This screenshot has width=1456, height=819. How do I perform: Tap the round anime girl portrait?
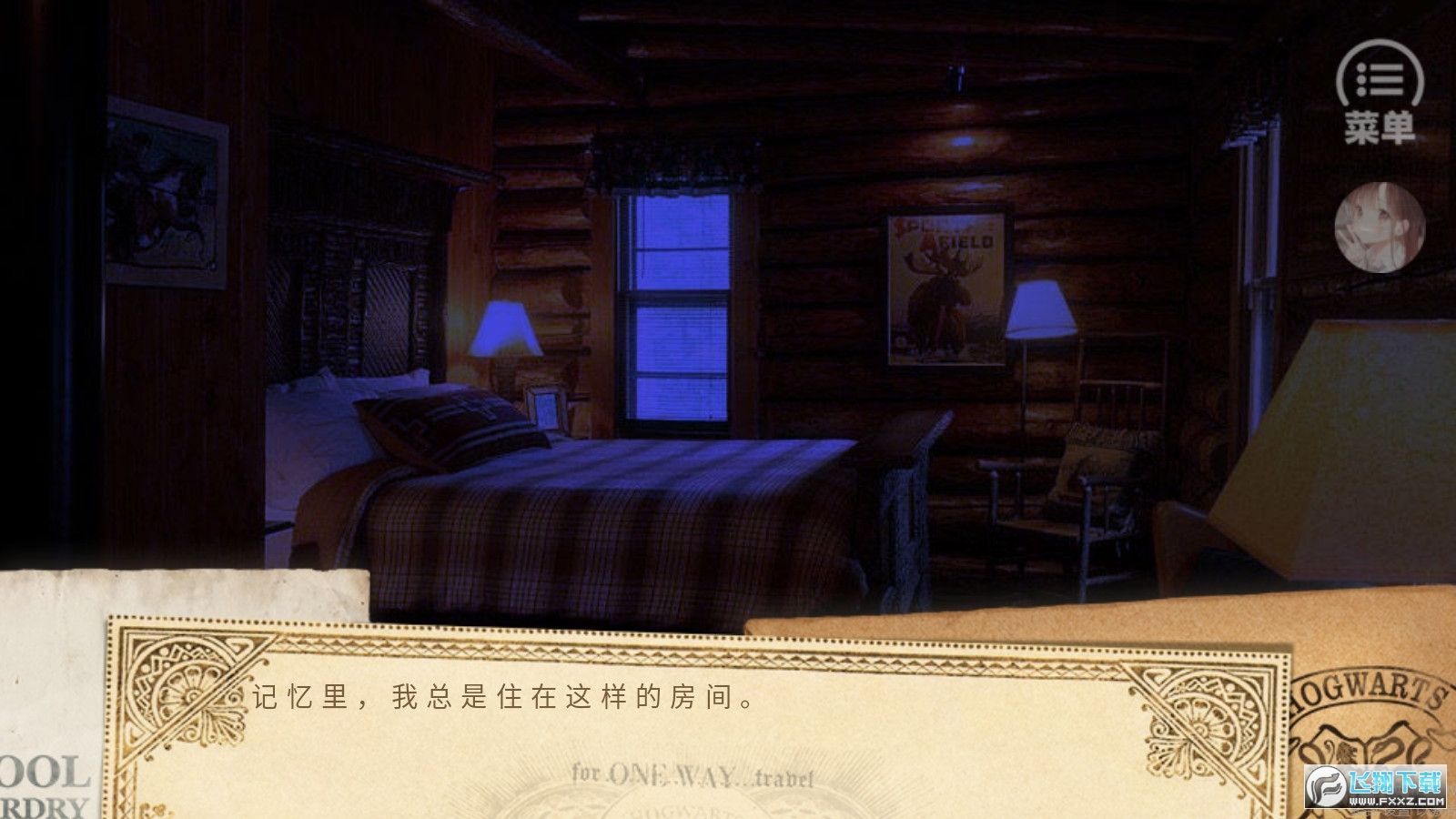click(x=1380, y=227)
